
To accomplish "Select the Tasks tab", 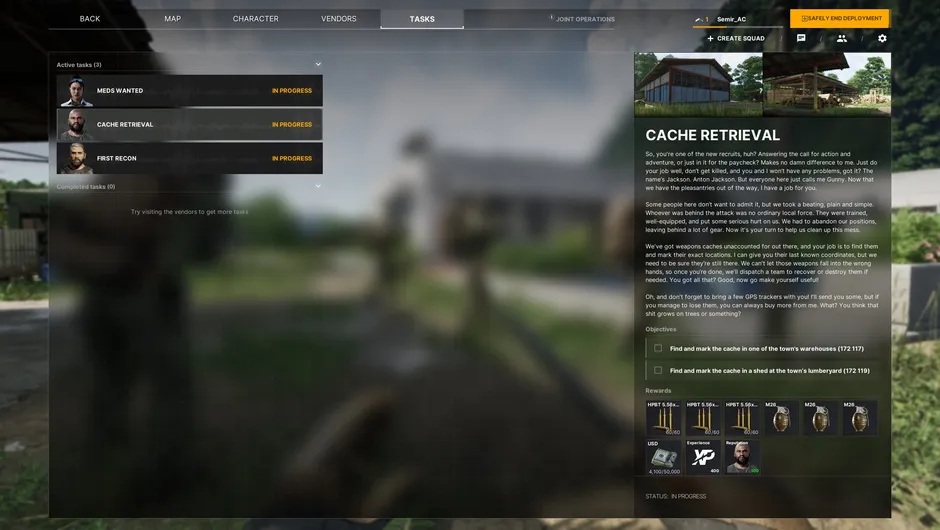I will [x=422, y=19].
